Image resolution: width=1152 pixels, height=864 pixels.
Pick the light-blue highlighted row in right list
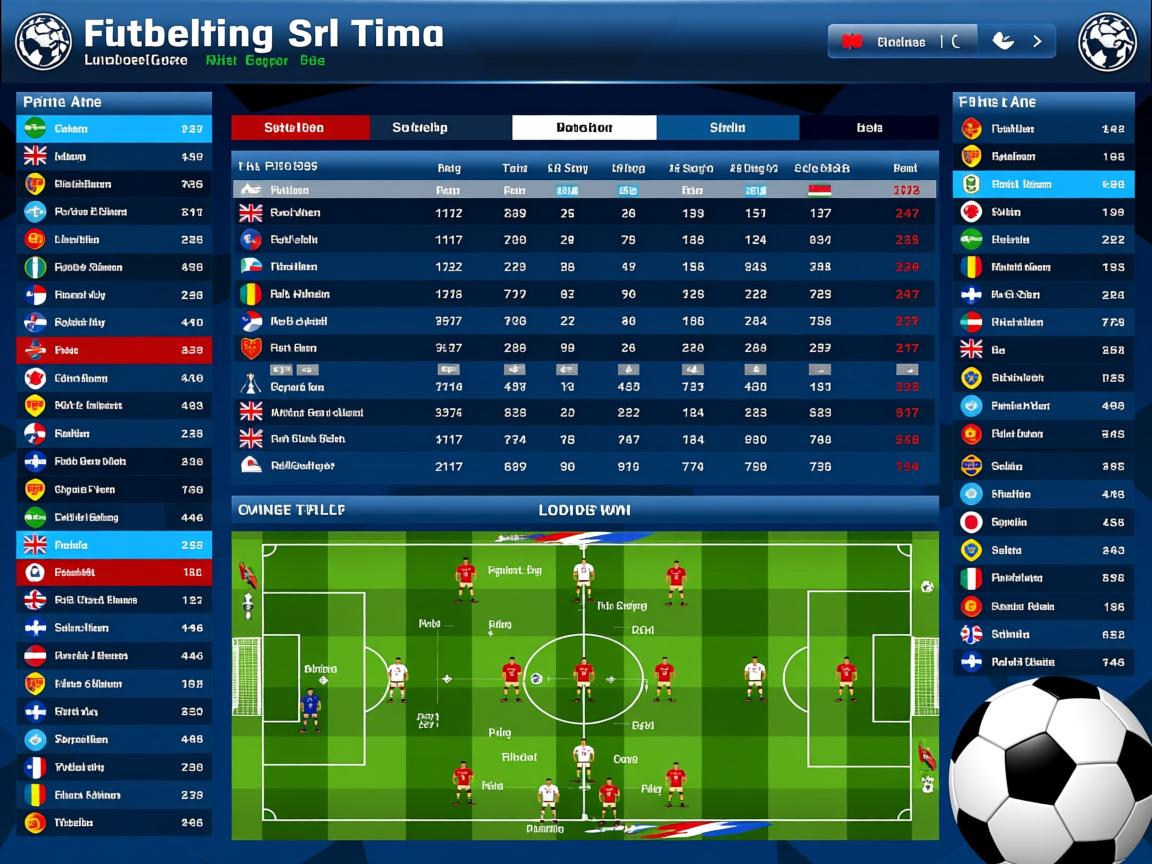click(1043, 184)
